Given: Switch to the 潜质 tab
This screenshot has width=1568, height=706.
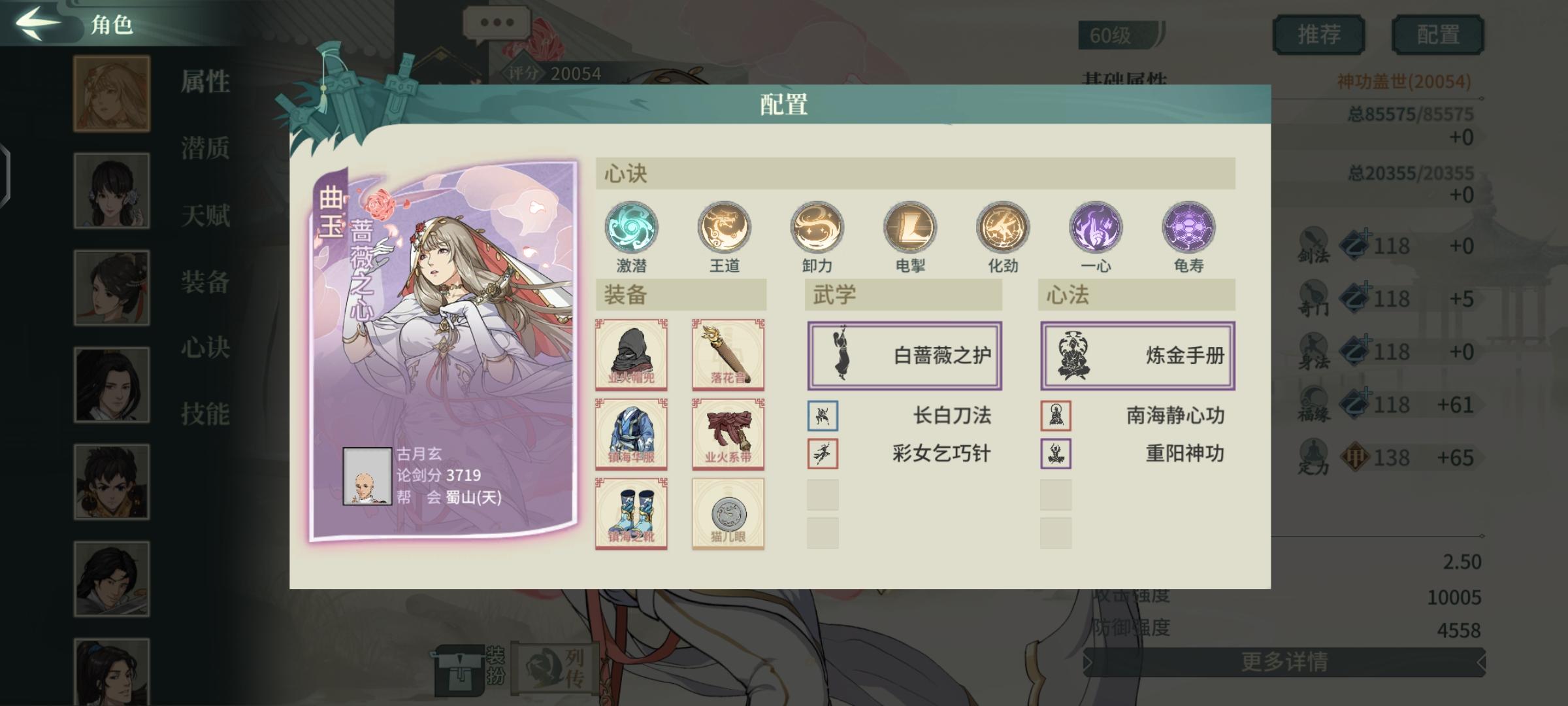Looking at the screenshot, I should [204, 149].
